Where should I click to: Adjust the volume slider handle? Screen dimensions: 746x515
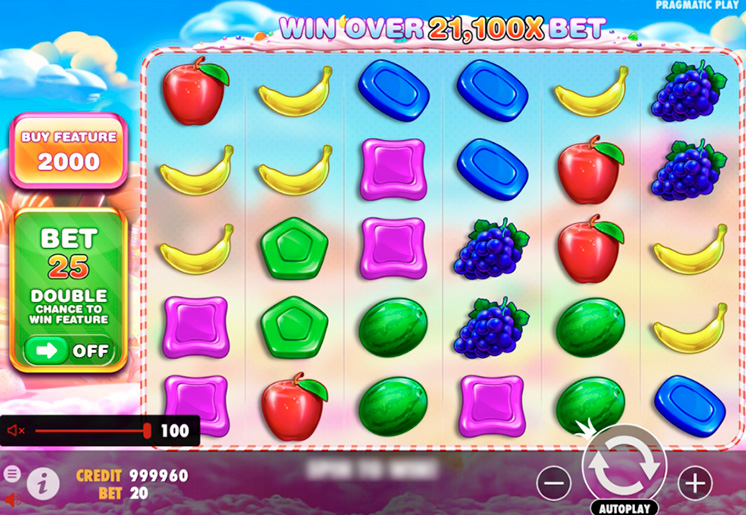147,431
